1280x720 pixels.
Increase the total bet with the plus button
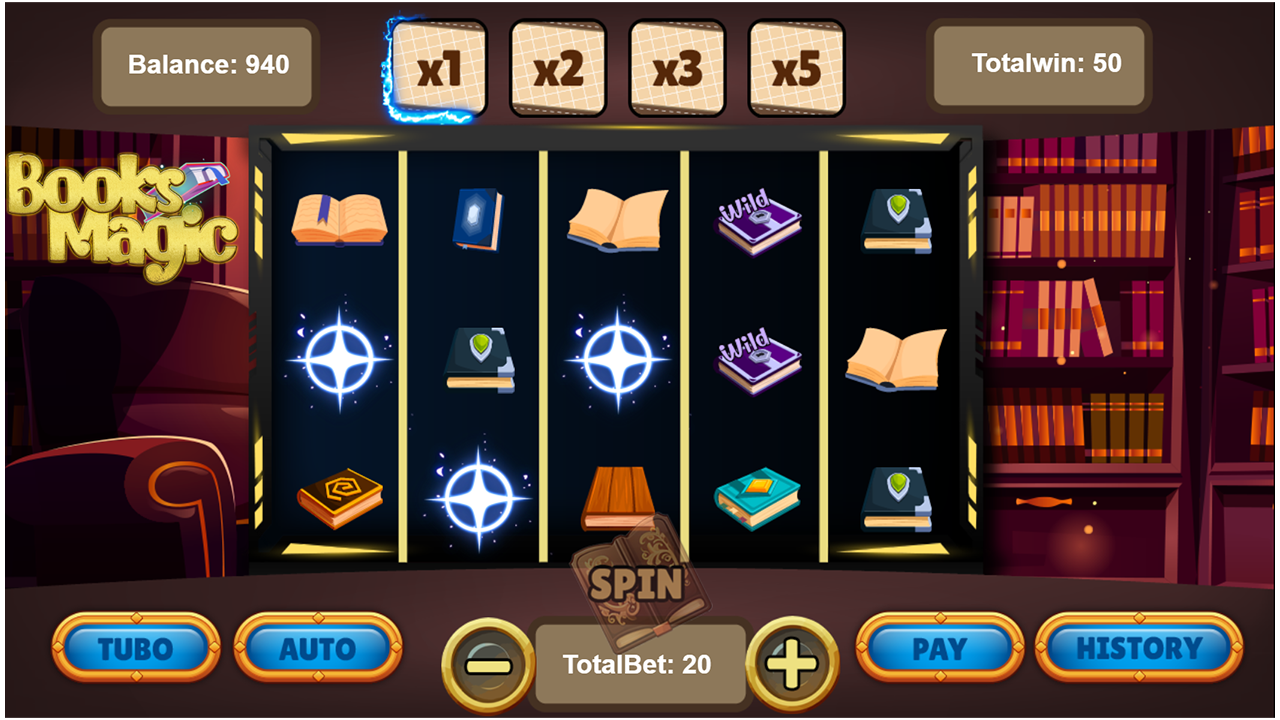point(791,661)
